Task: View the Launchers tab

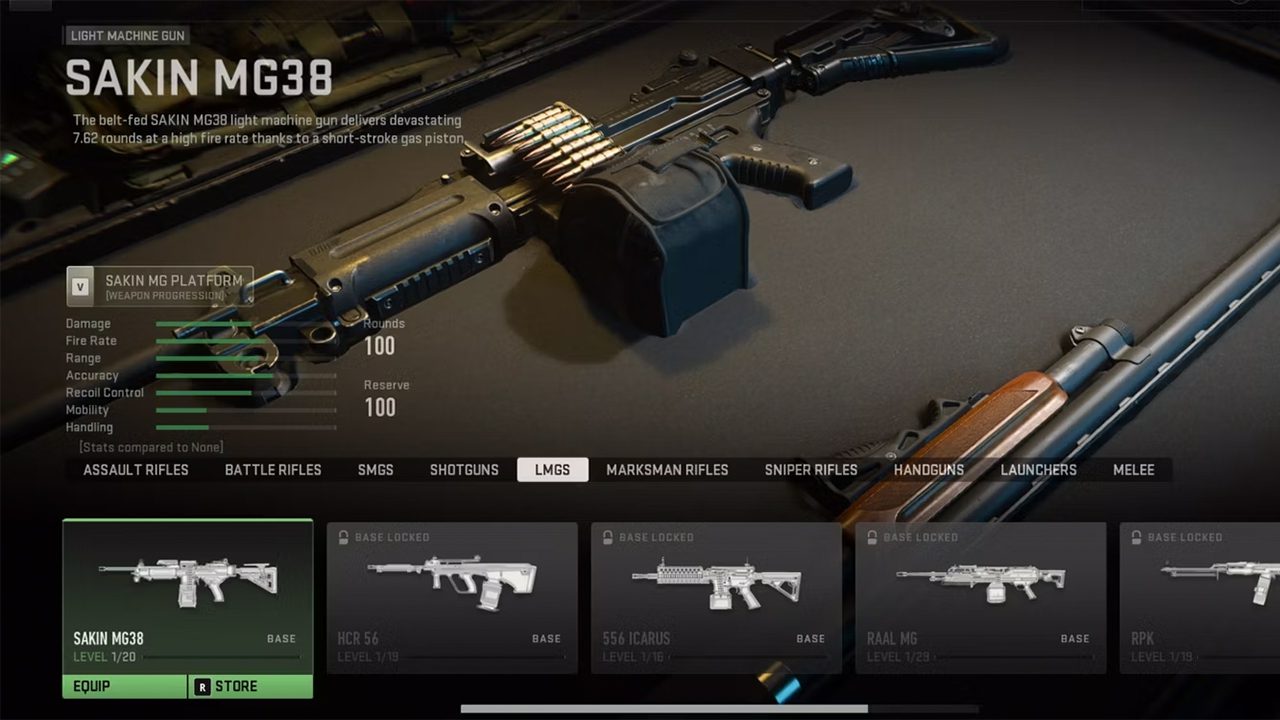Action: click(x=1039, y=470)
